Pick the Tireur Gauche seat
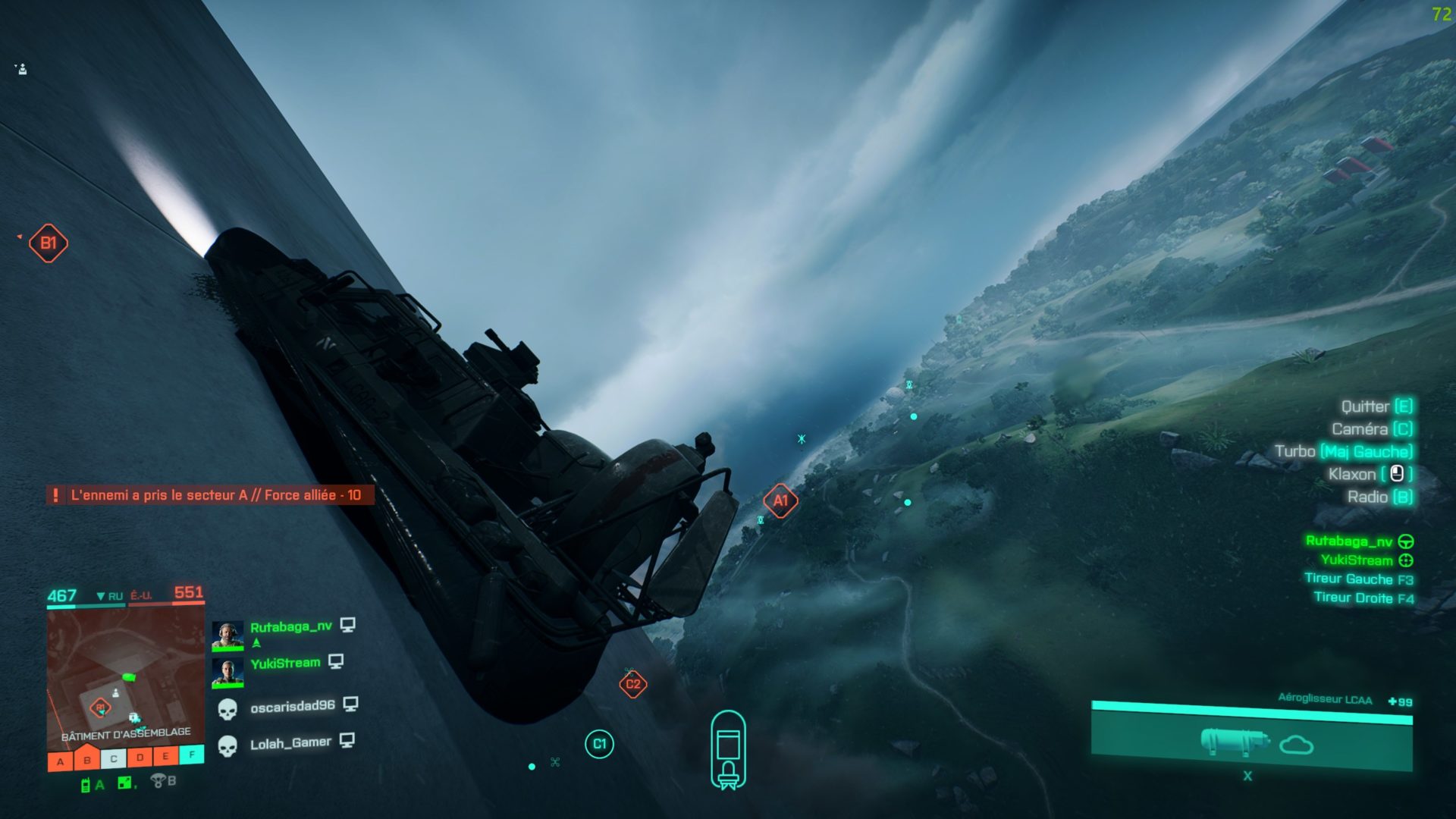This screenshot has height=819, width=1456. click(x=1358, y=579)
